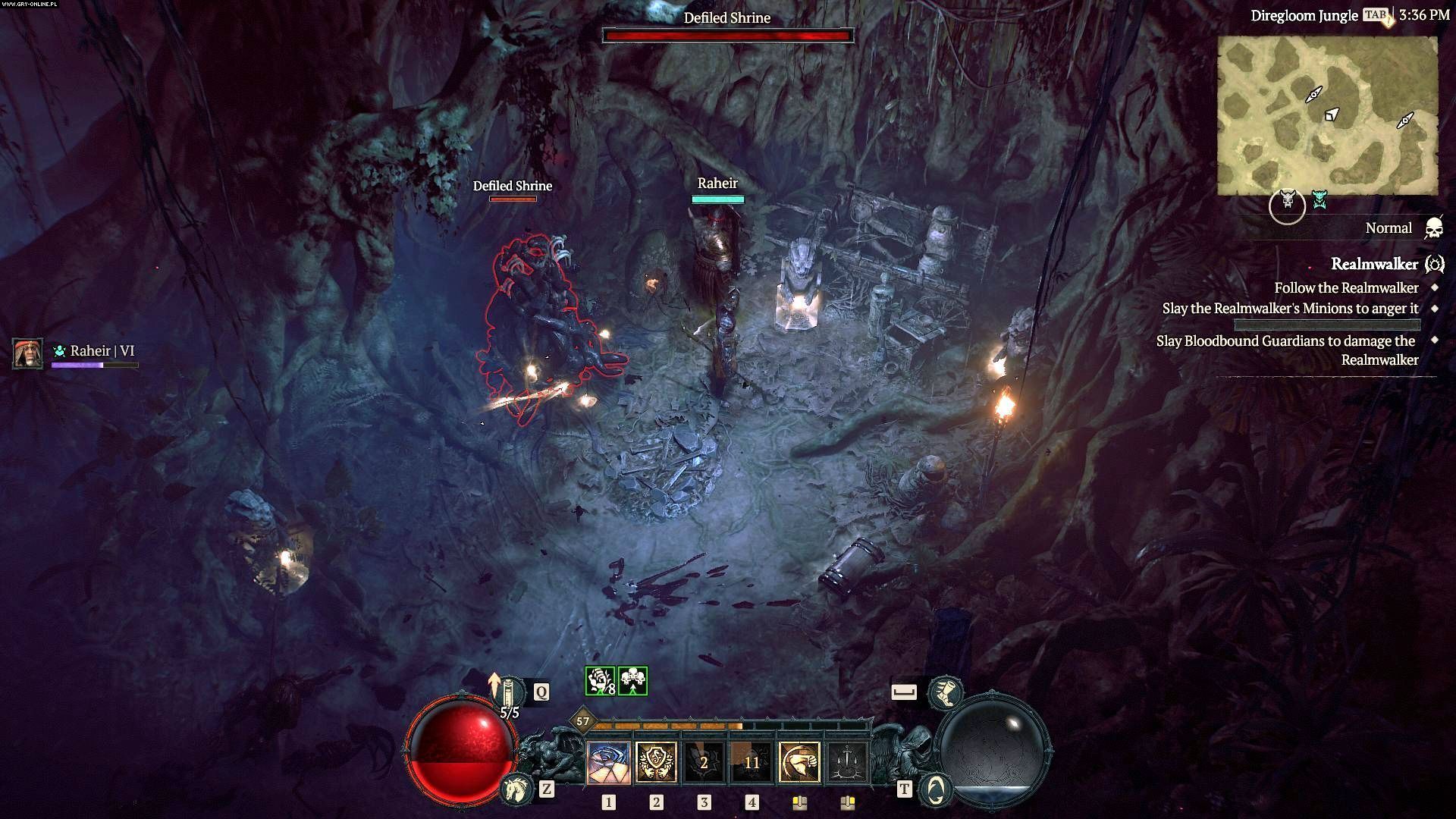The width and height of the screenshot is (1456, 819).
Task: Select the Realmwalker quest tracker title
Action: [1374, 264]
